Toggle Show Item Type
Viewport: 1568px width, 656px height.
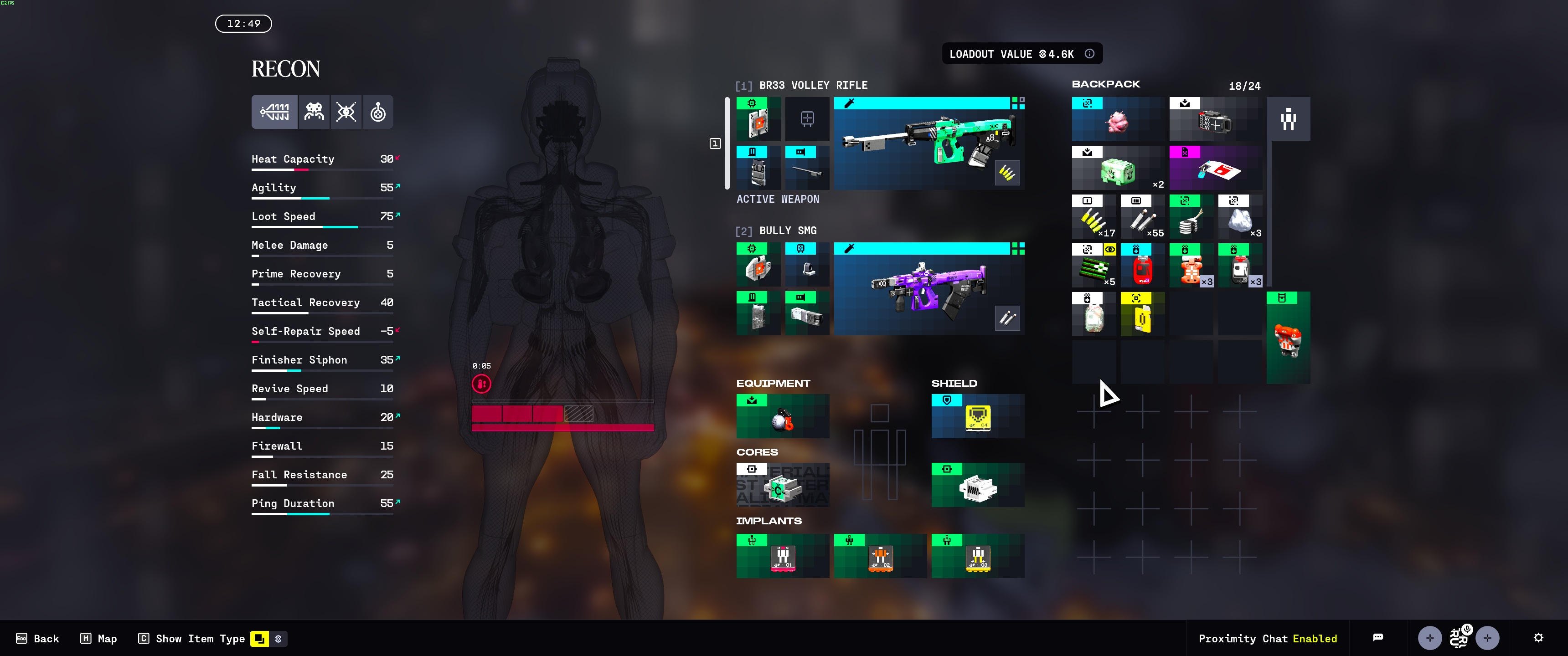point(192,638)
